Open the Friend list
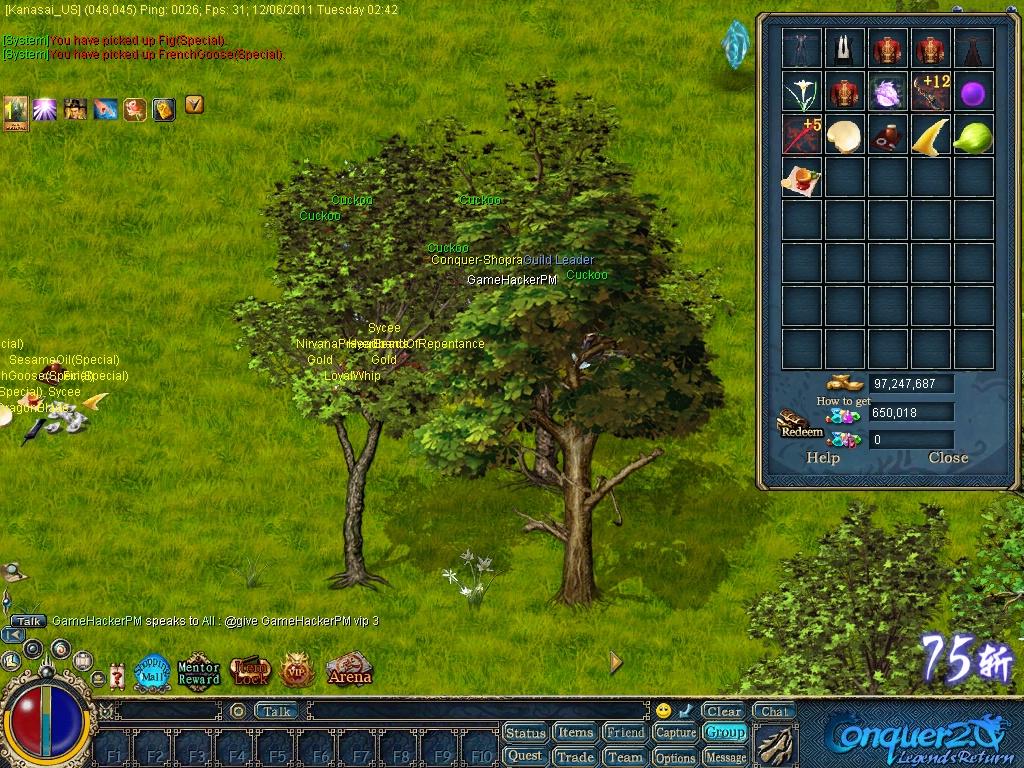The width and height of the screenshot is (1024, 768). click(x=625, y=733)
